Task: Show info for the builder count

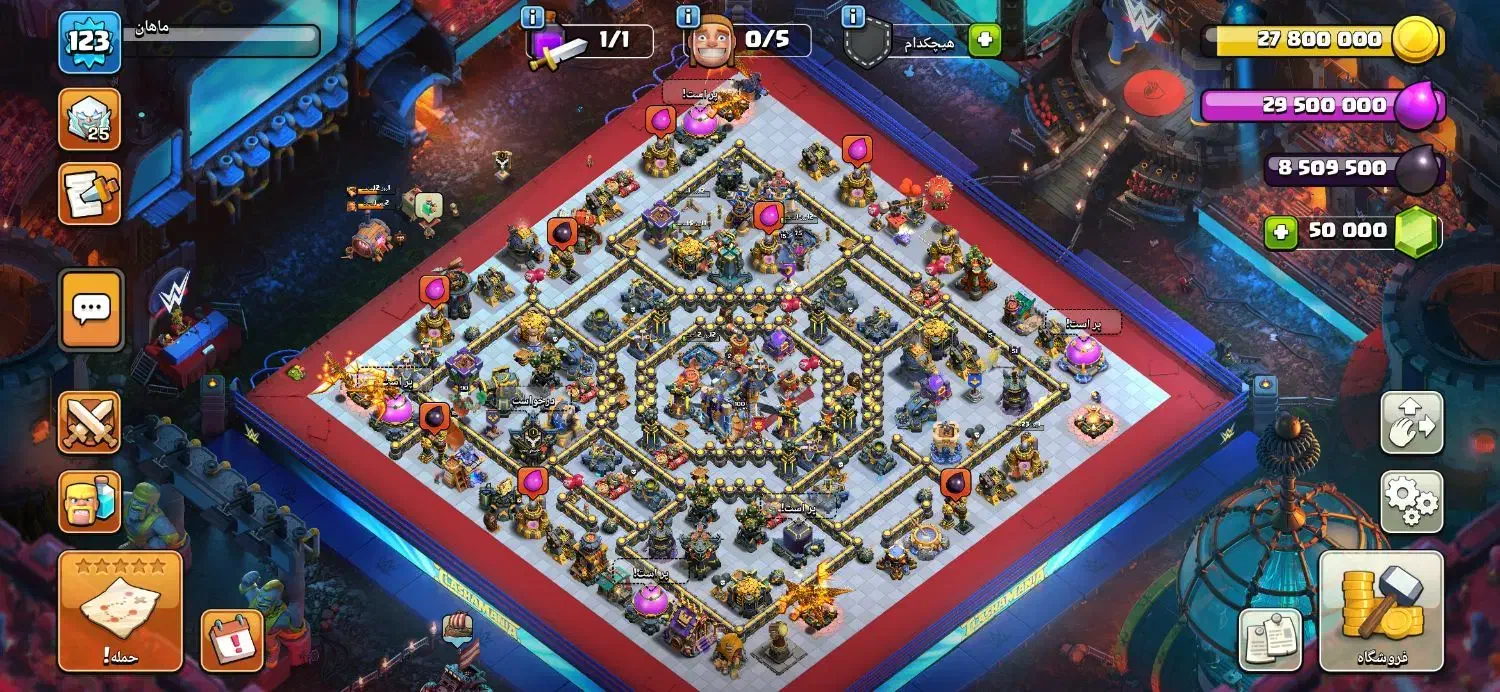Action: point(688,17)
